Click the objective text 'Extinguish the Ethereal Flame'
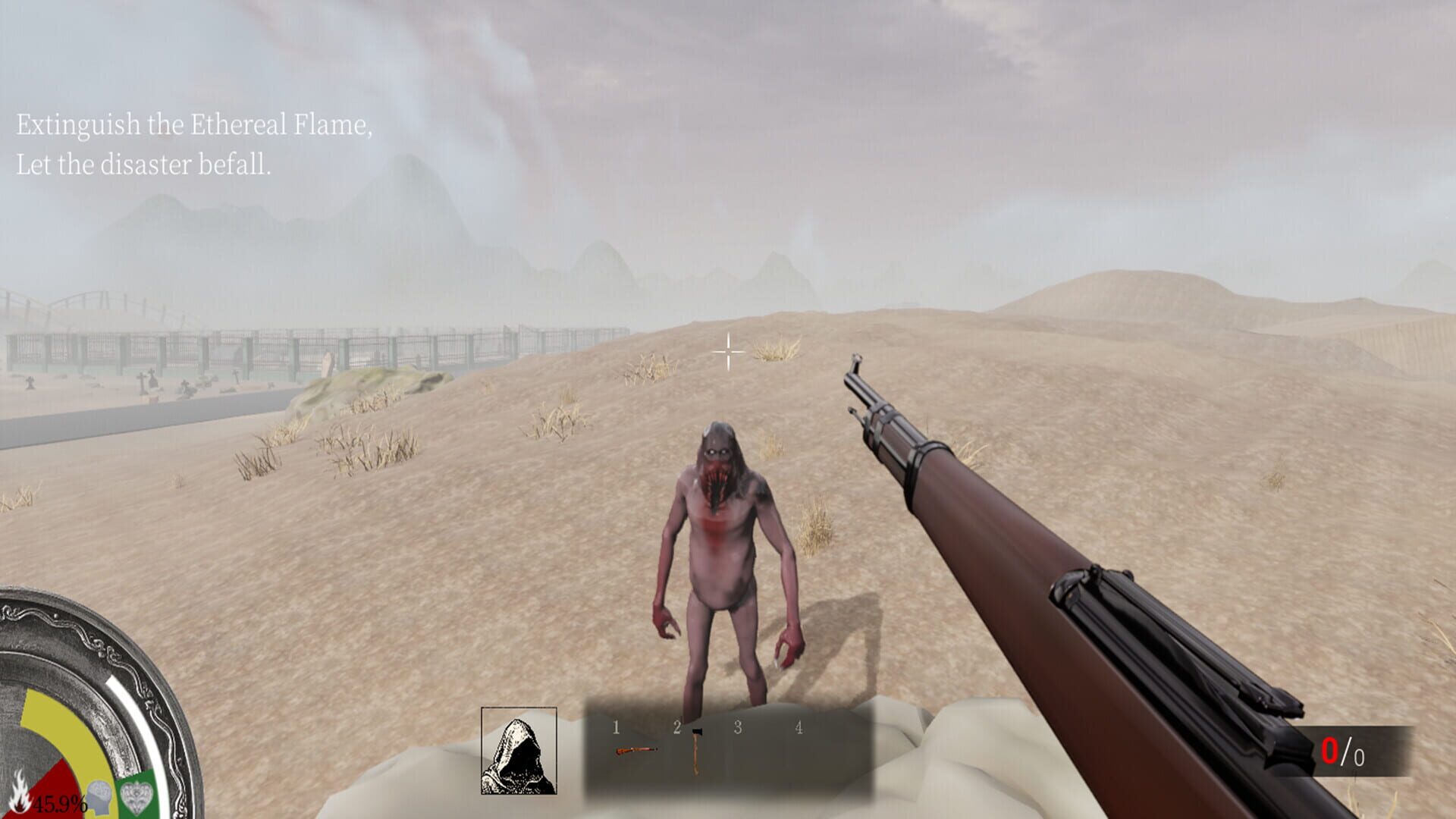This screenshot has width=1456, height=819. coord(193,125)
